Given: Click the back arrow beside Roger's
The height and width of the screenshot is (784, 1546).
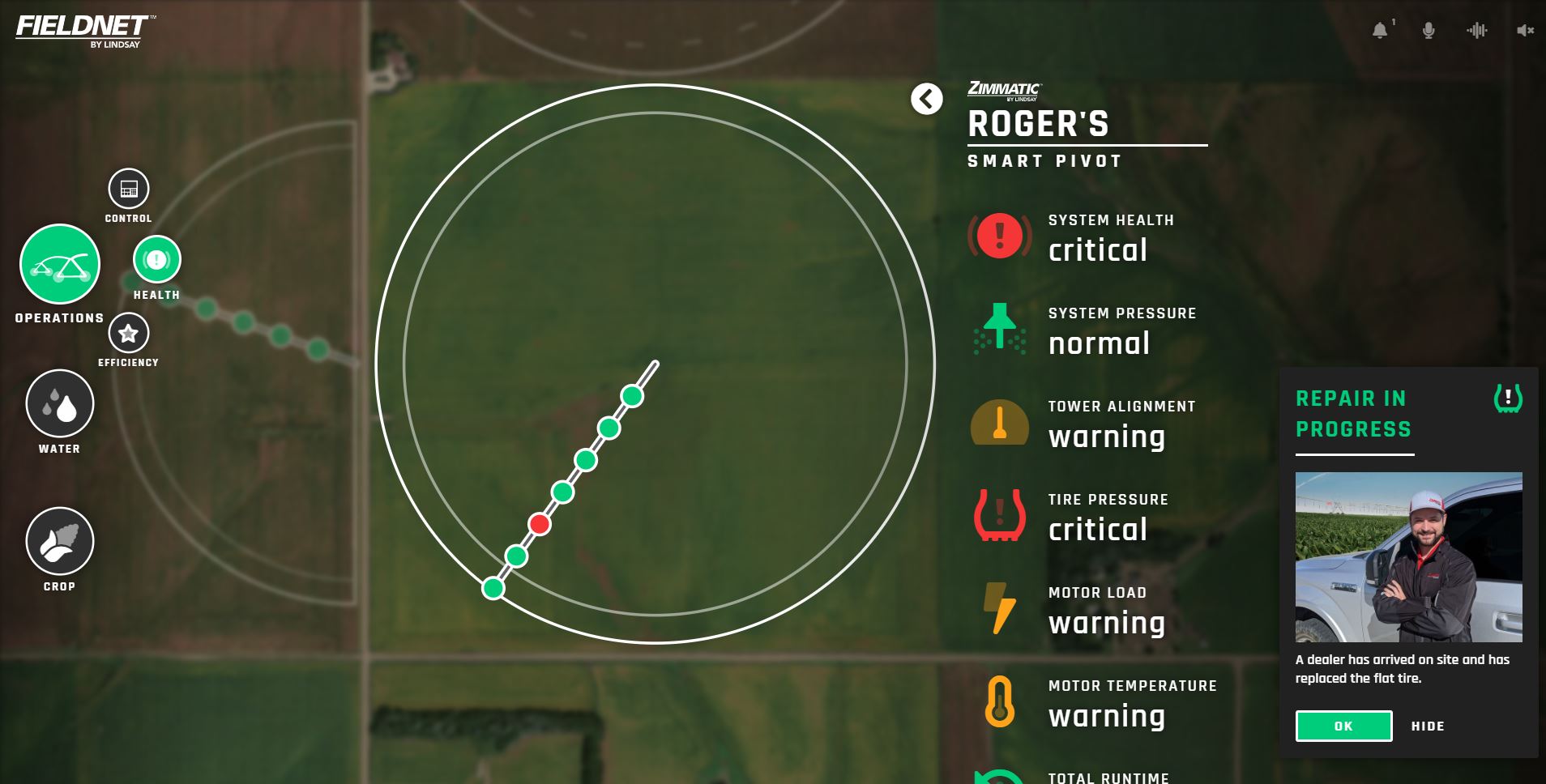Looking at the screenshot, I should 926,100.
